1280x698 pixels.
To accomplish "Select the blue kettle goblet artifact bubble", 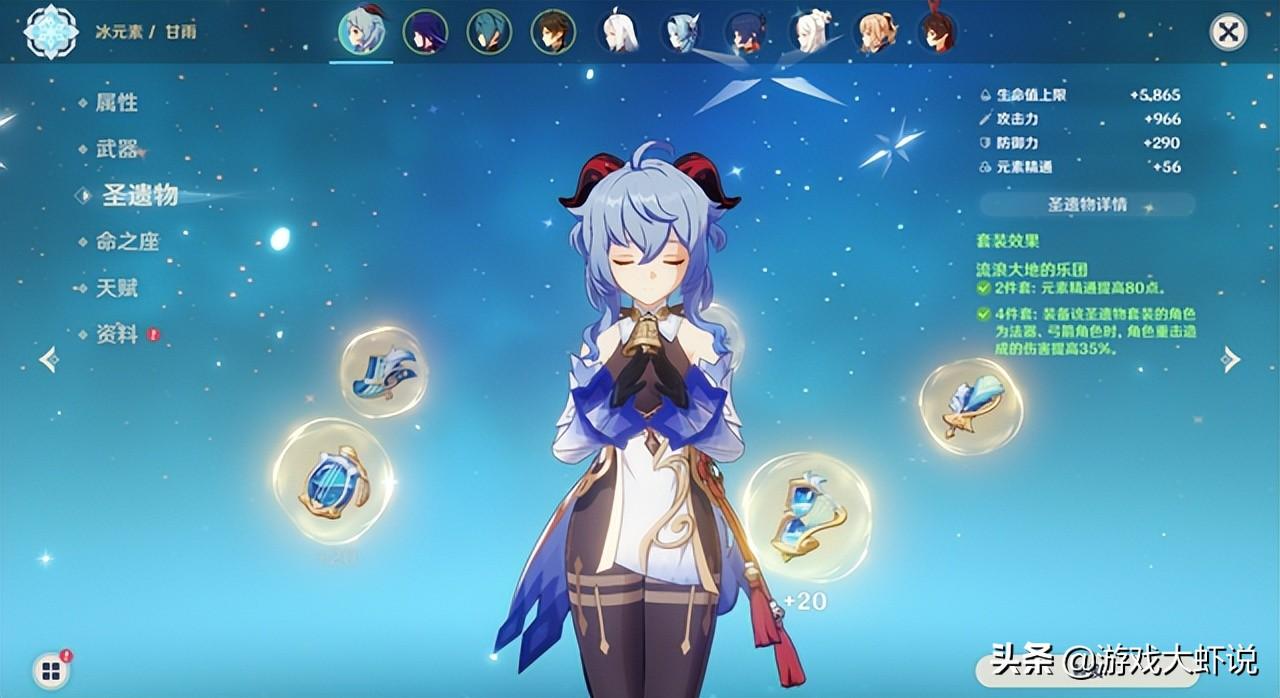I will click(x=332, y=482).
